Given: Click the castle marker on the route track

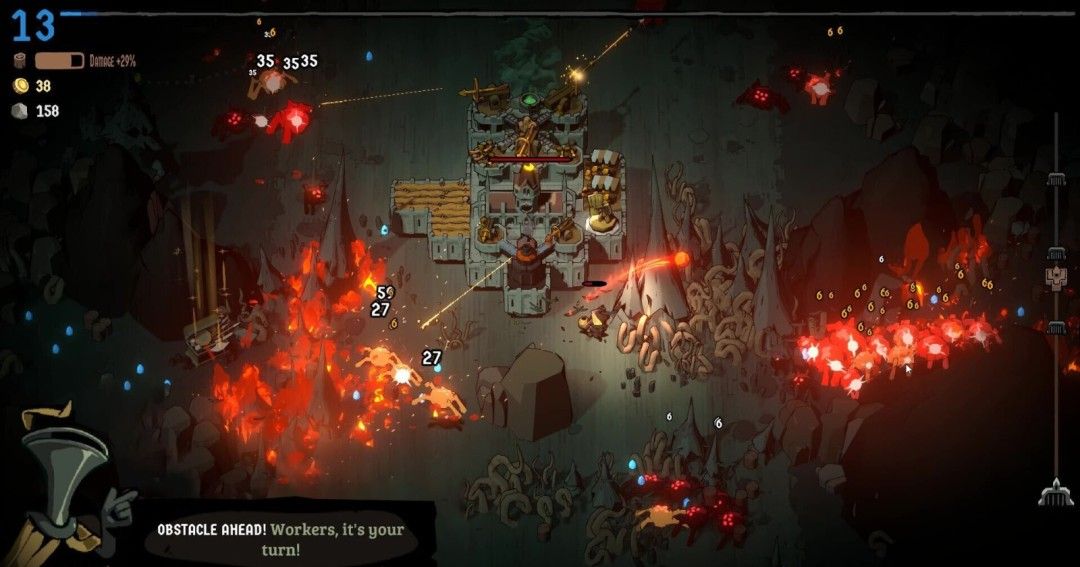Looking at the screenshot, I should [1056, 277].
